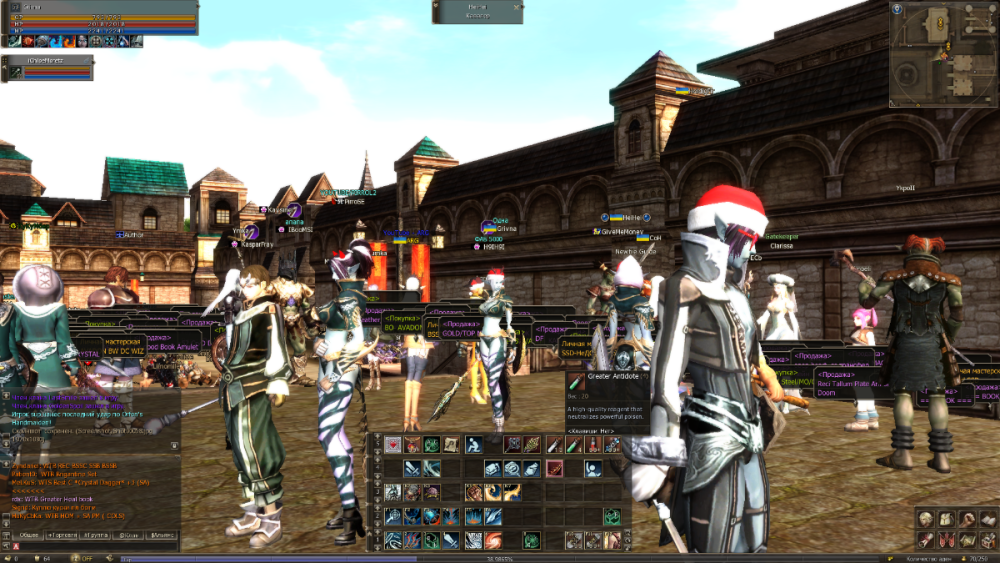
Task: Select the red heart icon hotbar slot
Action: [393, 444]
